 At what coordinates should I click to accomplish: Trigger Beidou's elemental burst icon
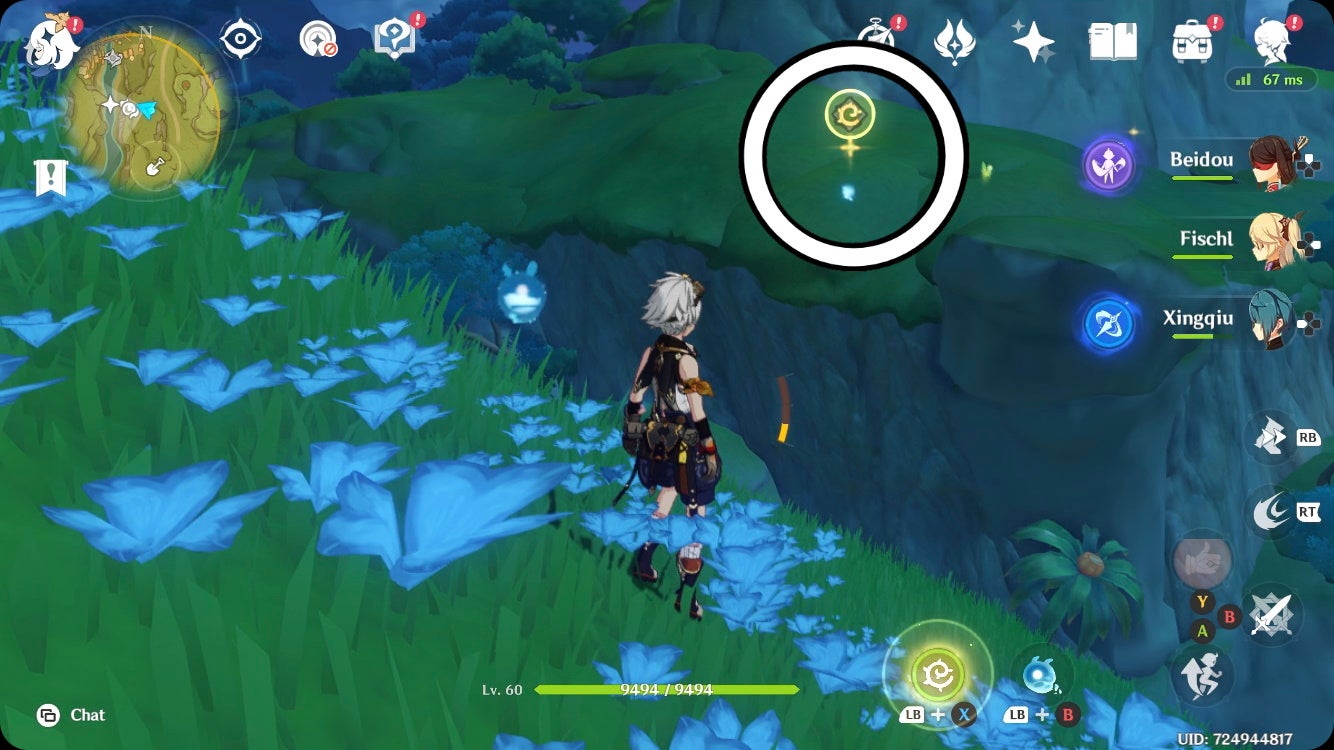tap(1110, 165)
